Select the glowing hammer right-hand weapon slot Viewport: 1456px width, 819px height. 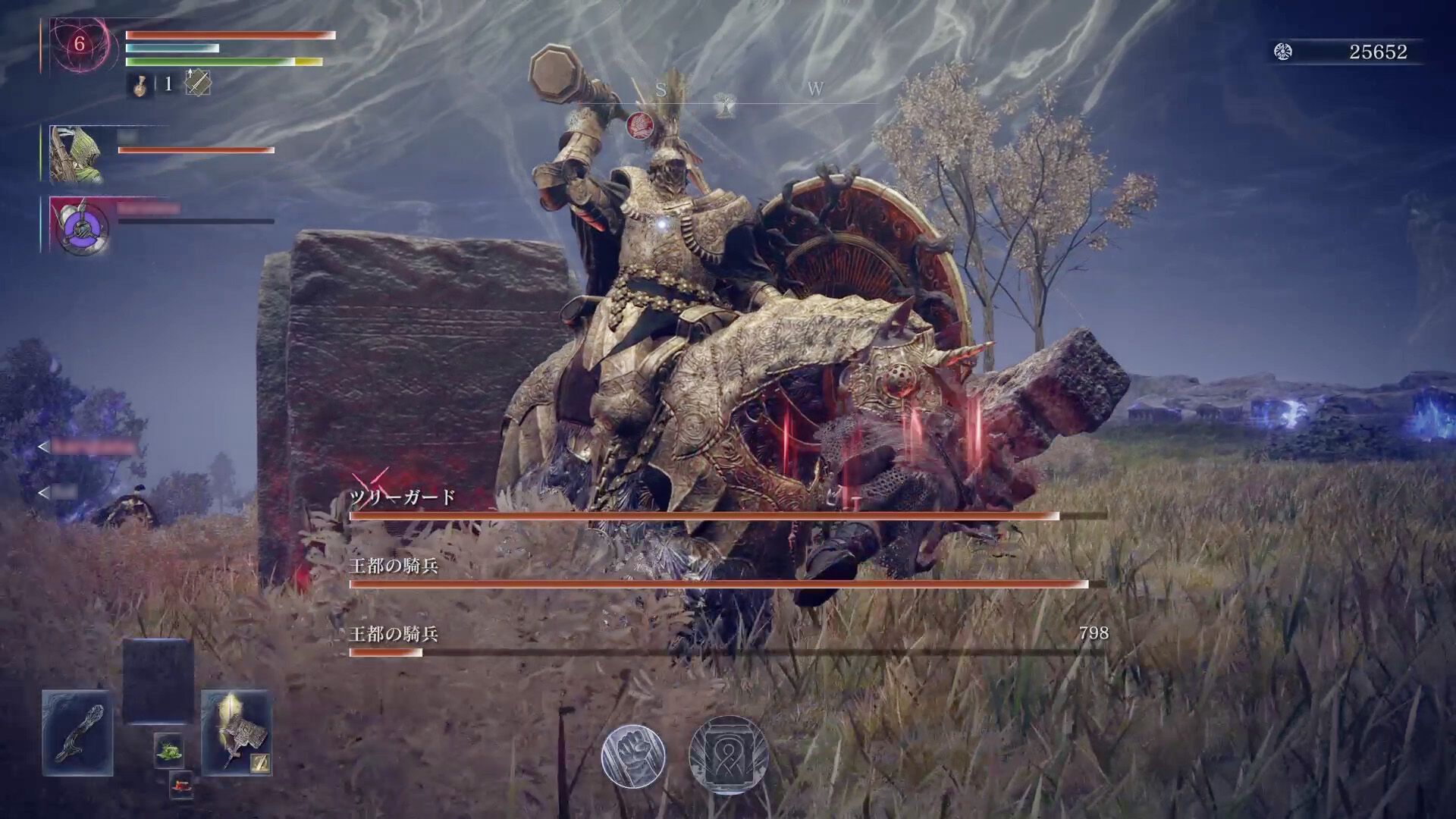[x=236, y=733]
